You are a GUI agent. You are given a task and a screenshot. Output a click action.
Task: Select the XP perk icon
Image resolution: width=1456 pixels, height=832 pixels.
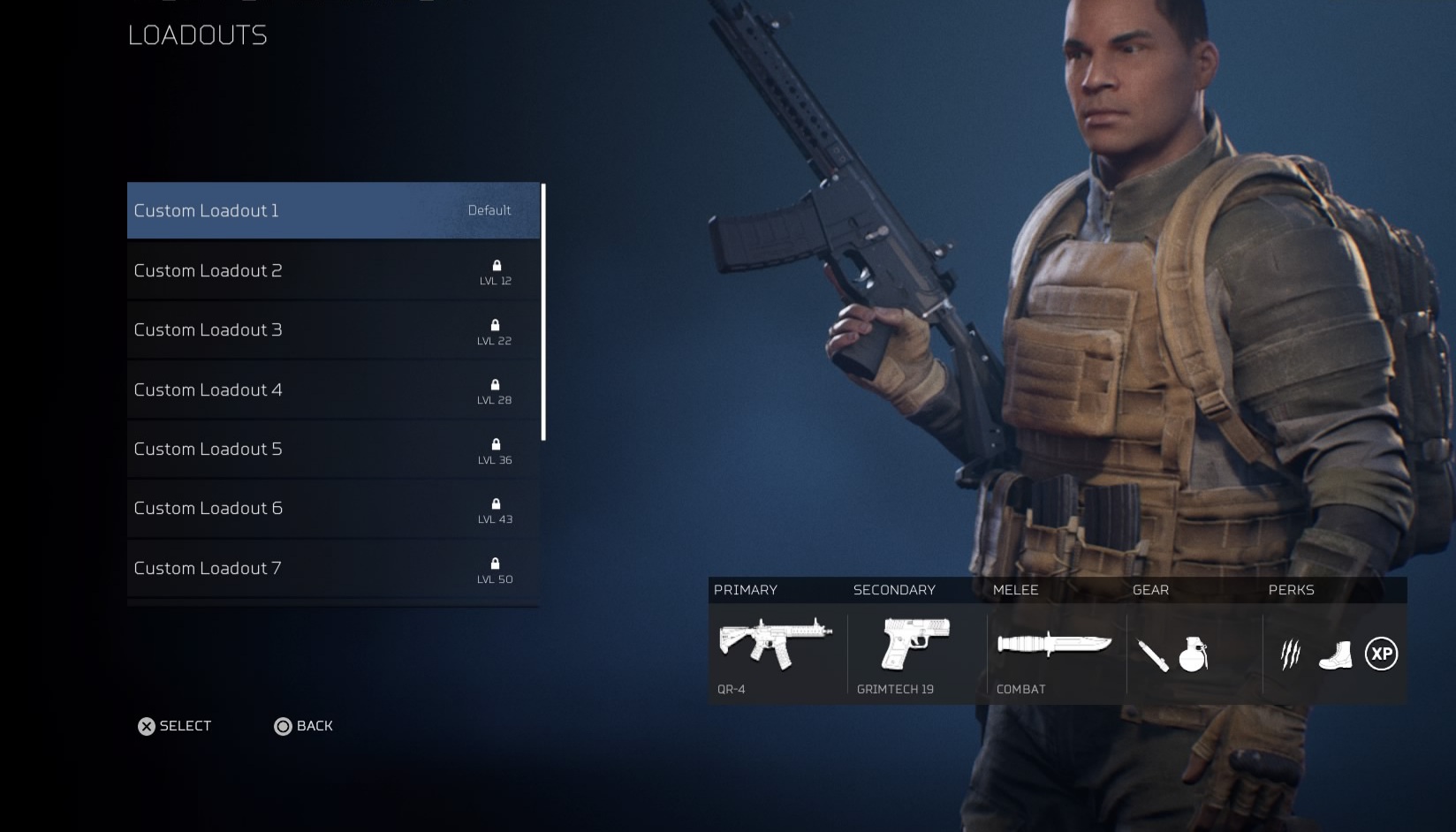pos(1381,654)
